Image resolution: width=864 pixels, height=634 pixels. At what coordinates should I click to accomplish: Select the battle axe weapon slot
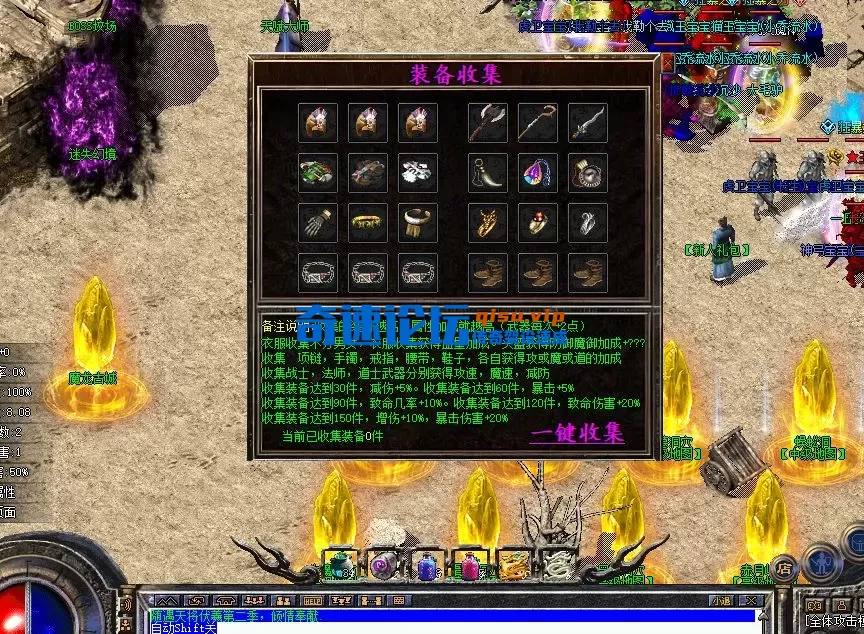coord(488,123)
